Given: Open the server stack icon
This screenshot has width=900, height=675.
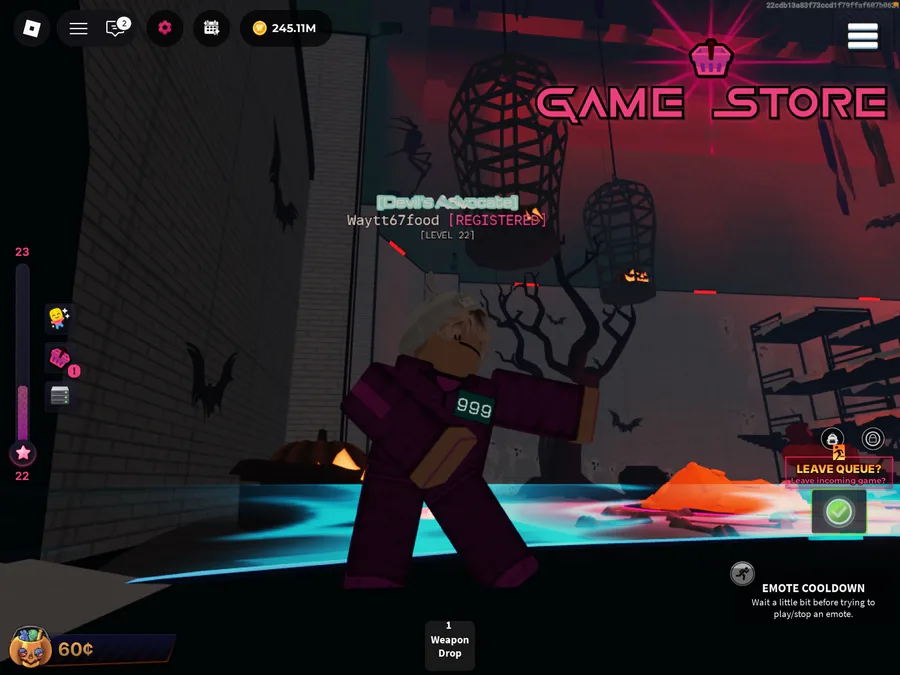Looking at the screenshot, I should (x=59, y=396).
